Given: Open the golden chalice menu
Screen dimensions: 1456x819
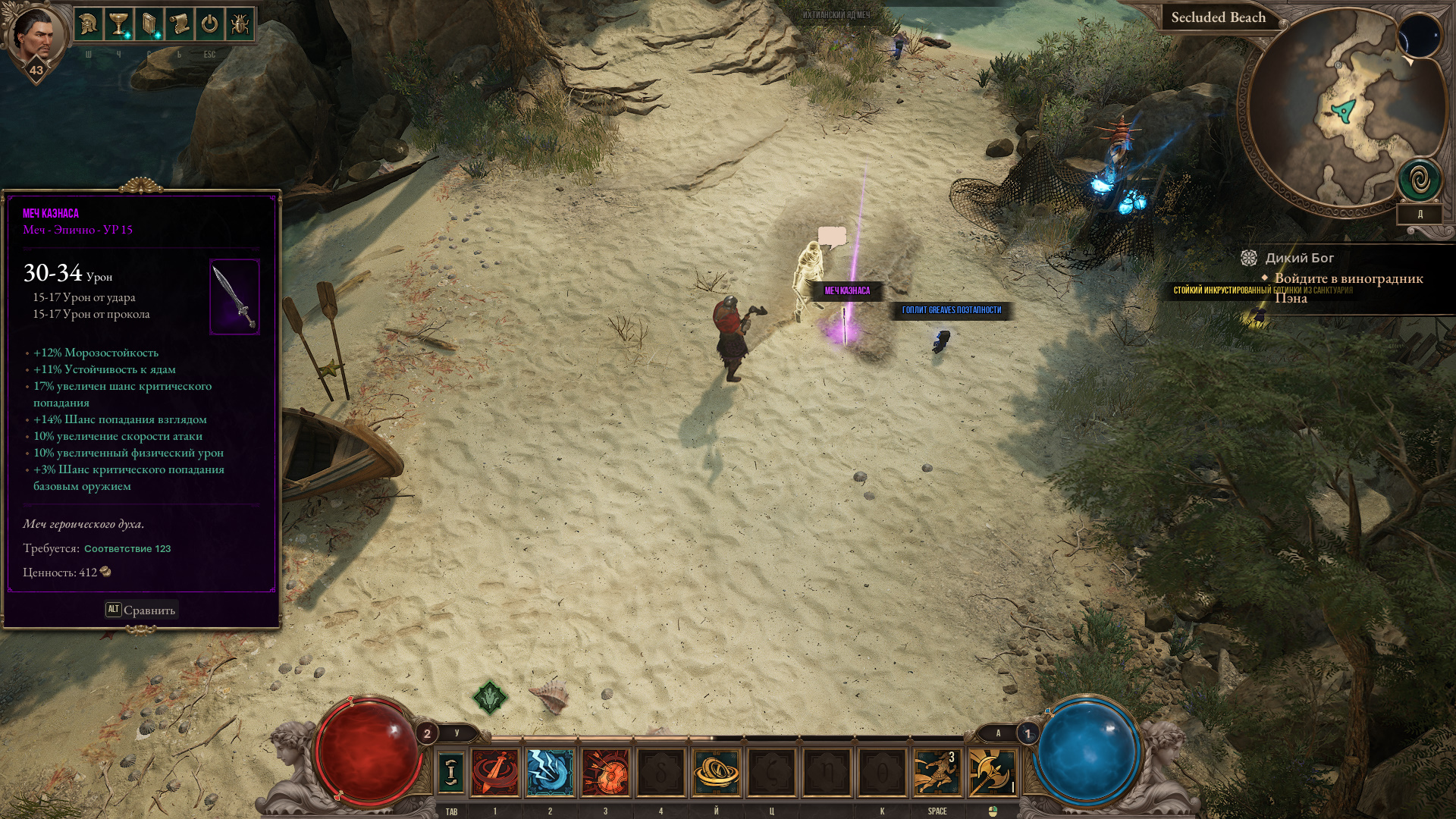Looking at the screenshot, I should coord(119,24).
